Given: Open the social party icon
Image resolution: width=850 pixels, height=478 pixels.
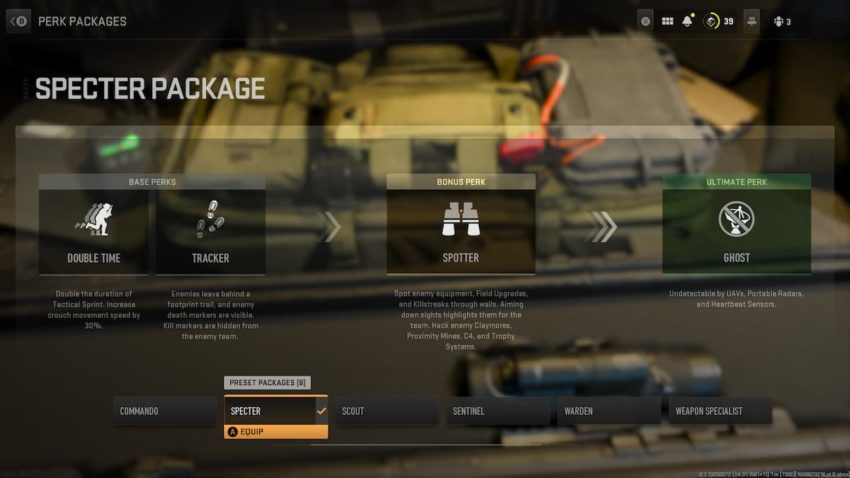Looking at the screenshot, I should coord(778,21).
